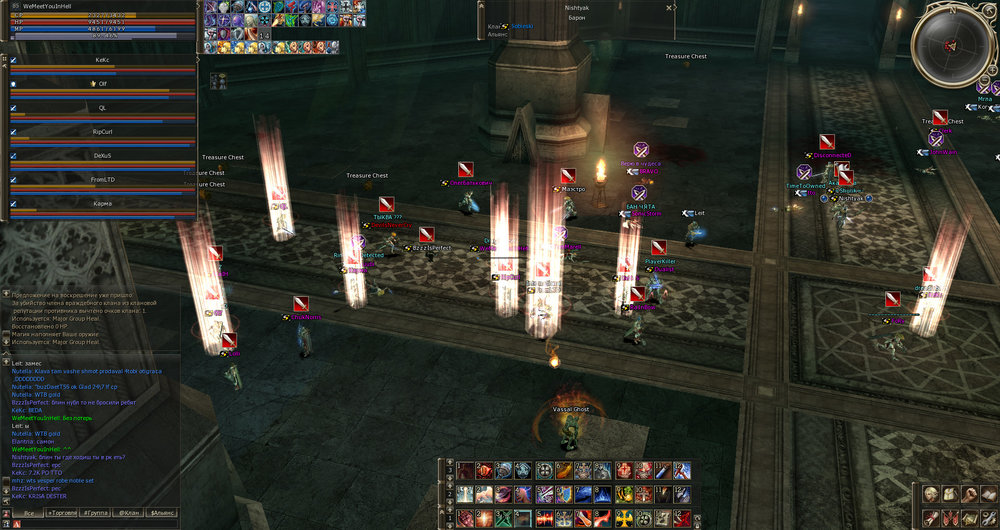
Task: Select party member DeXuS
Action: [x=102, y=156]
